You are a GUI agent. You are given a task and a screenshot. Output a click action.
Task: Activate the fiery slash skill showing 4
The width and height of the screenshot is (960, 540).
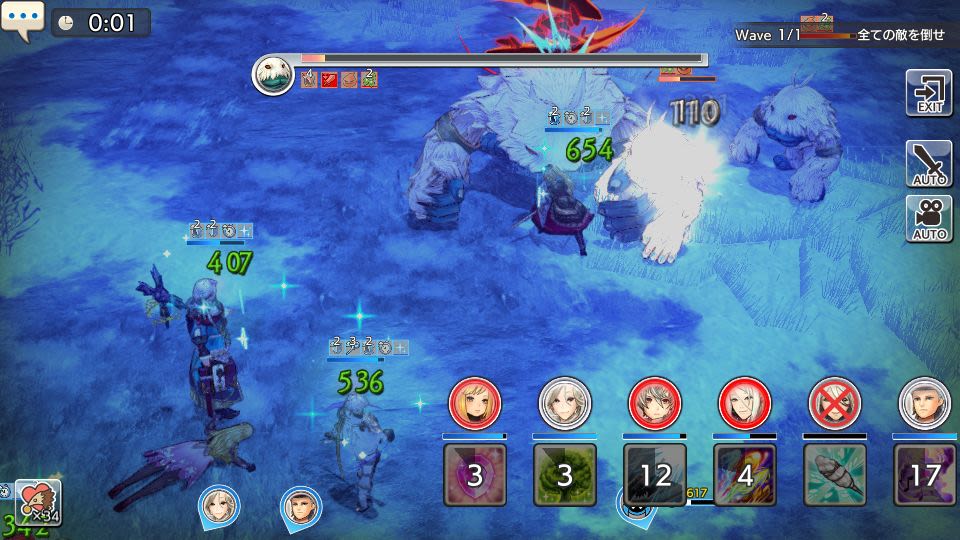pyautogui.click(x=744, y=474)
